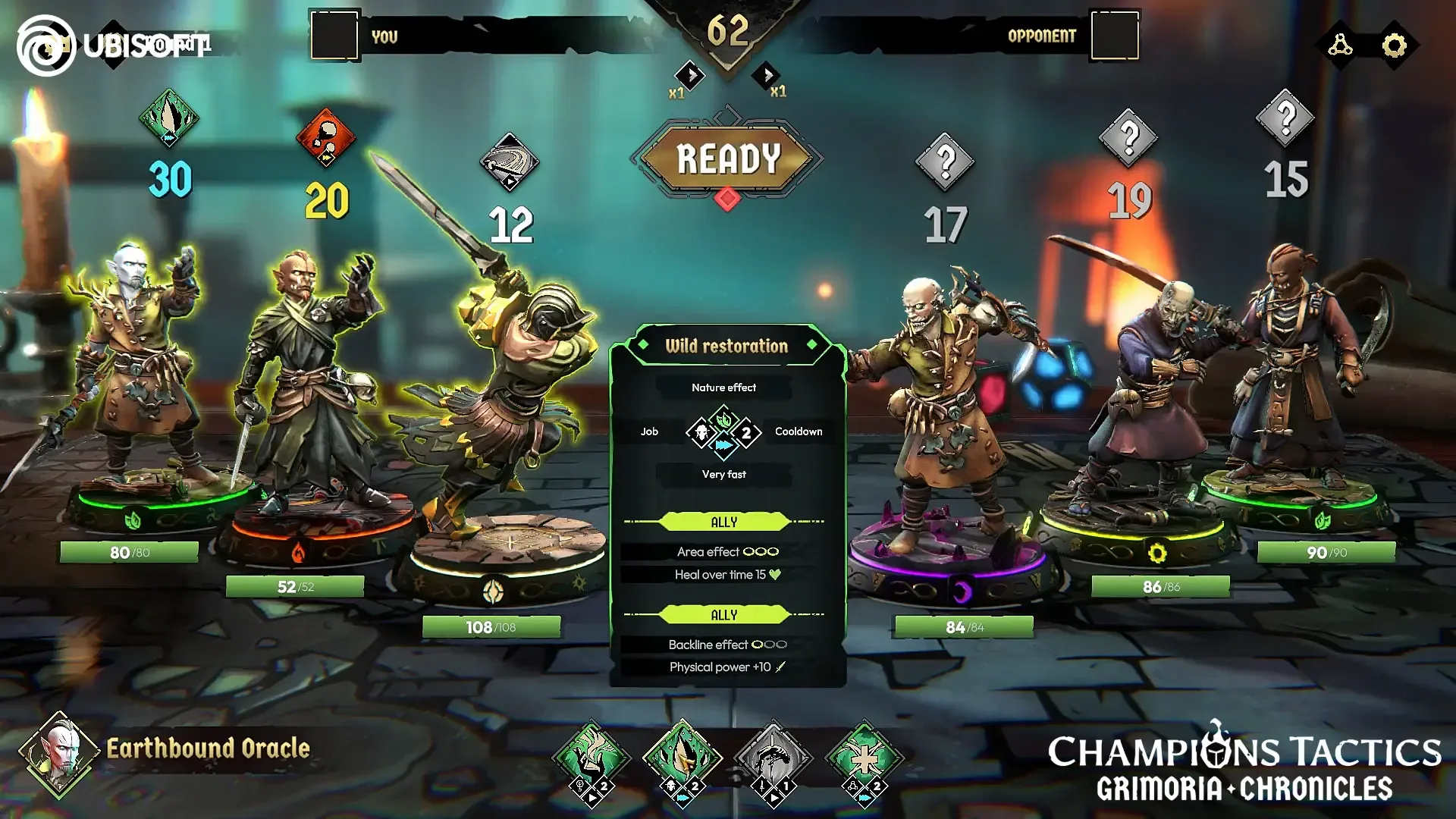Inspect the unknown enemy action showing 15

tap(1285, 118)
